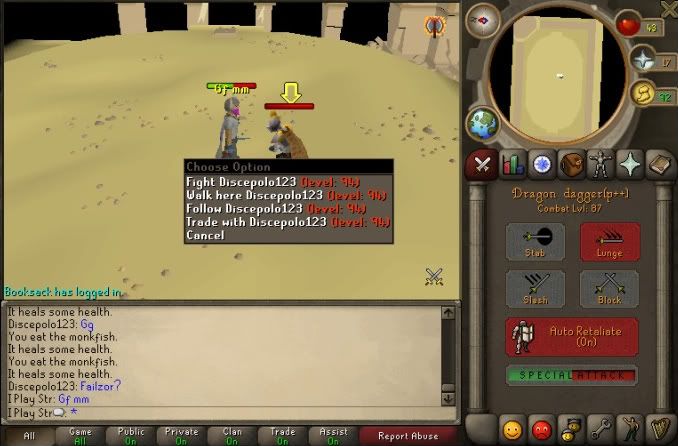Image resolution: width=678 pixels, height=446 pixels.
Task: Open the friends list smiley tab
Action: click(x=513, y=430)
